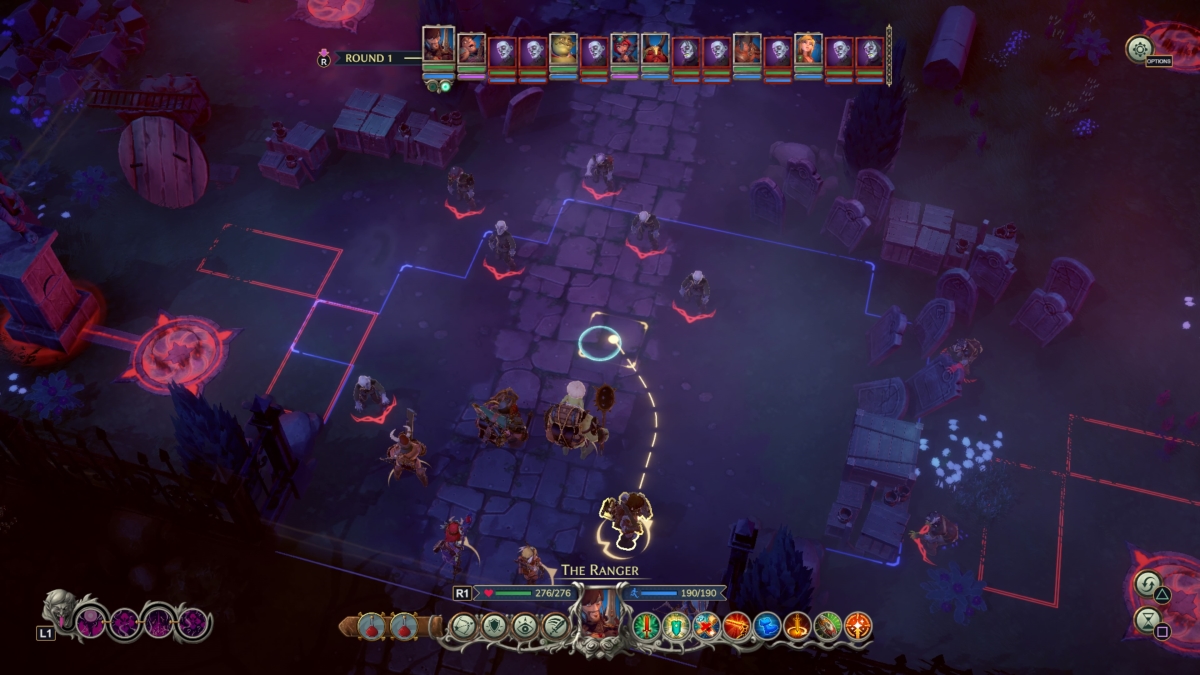Image resolution: width=1200 pixels, height=675 pixels.
Task: Pick the red-haired woman's turn order portrait
Action: [625, 49]
